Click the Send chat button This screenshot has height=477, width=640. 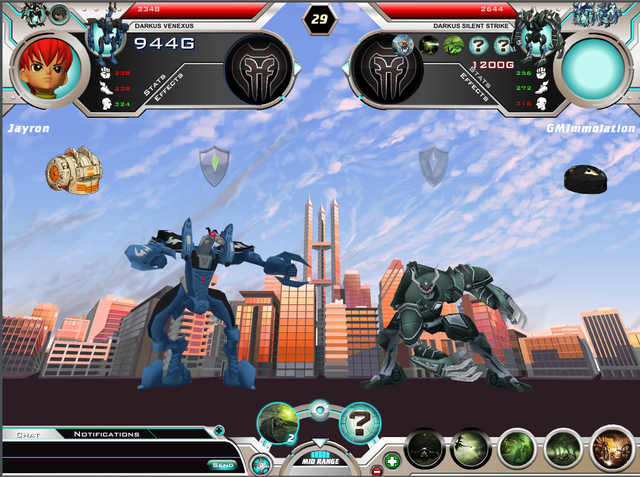[222, 464]
